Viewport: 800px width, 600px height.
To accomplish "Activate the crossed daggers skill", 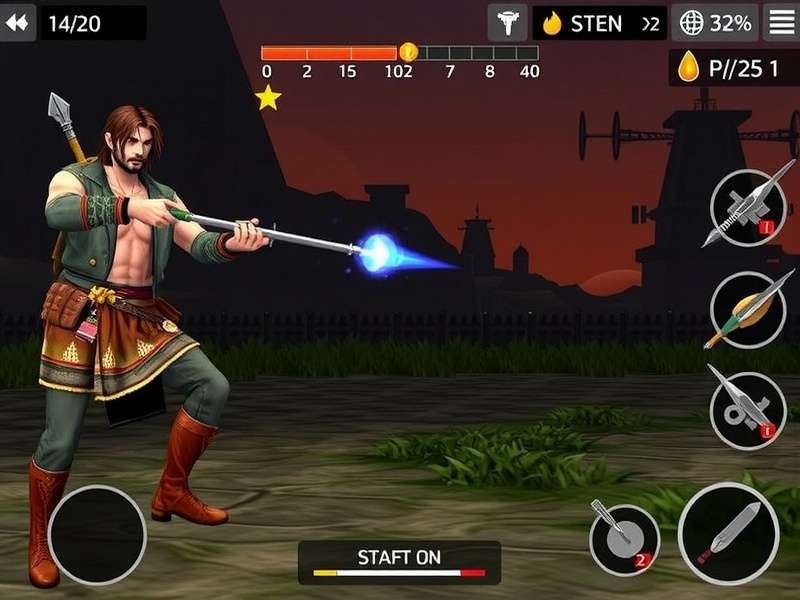I will [x=747, y=208].
